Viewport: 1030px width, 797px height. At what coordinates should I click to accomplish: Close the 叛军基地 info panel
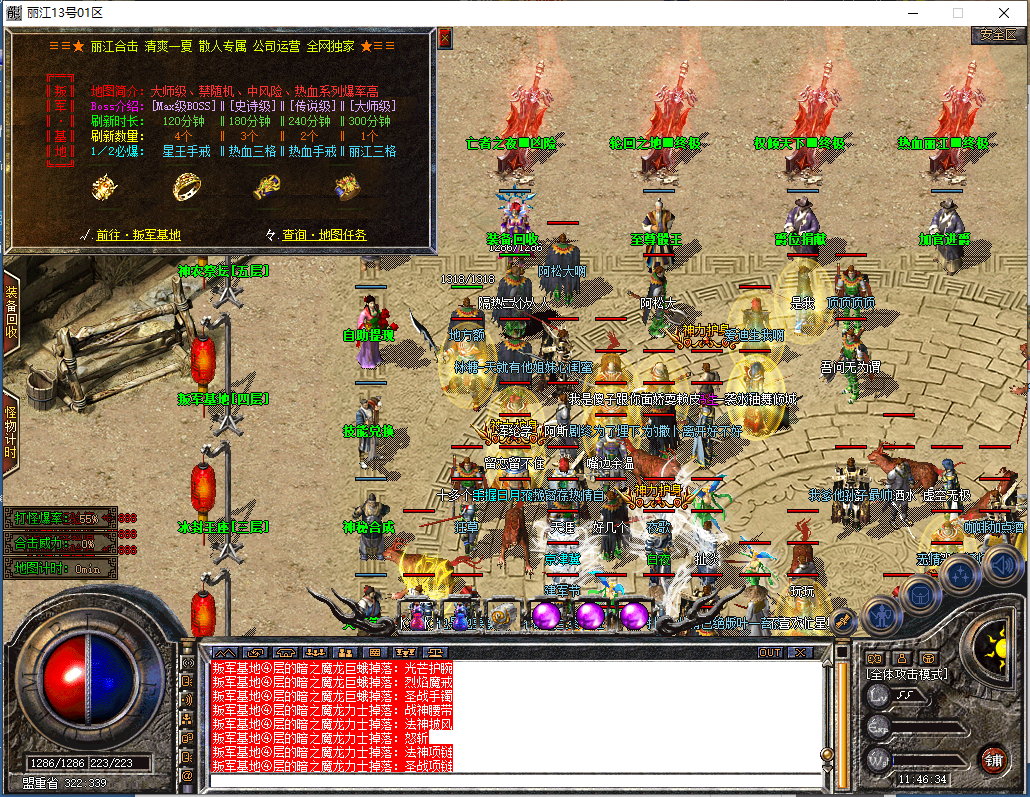(x=445, y=38)
